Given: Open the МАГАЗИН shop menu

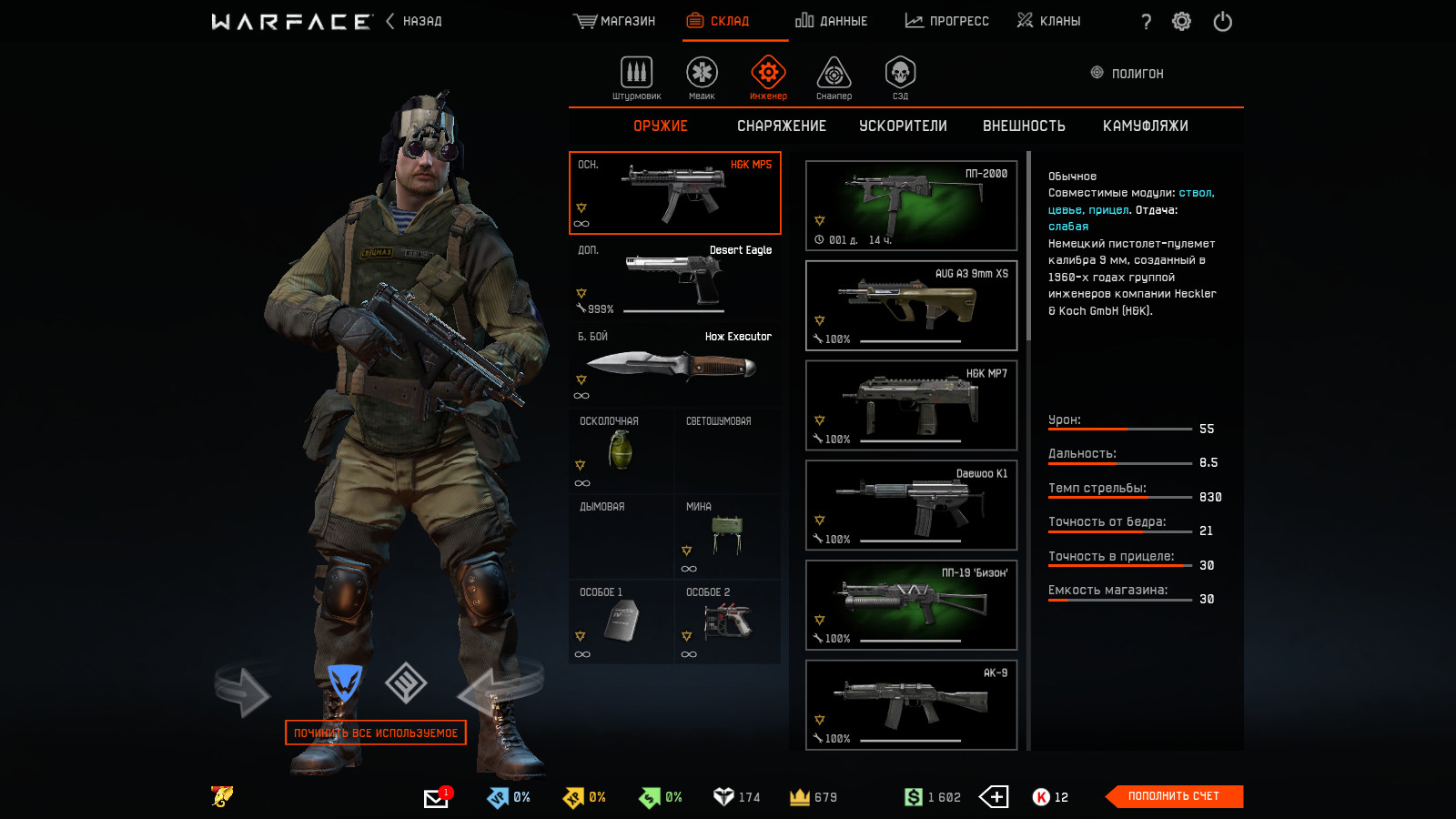Looking at the screenshot, I should pos(614,21).
